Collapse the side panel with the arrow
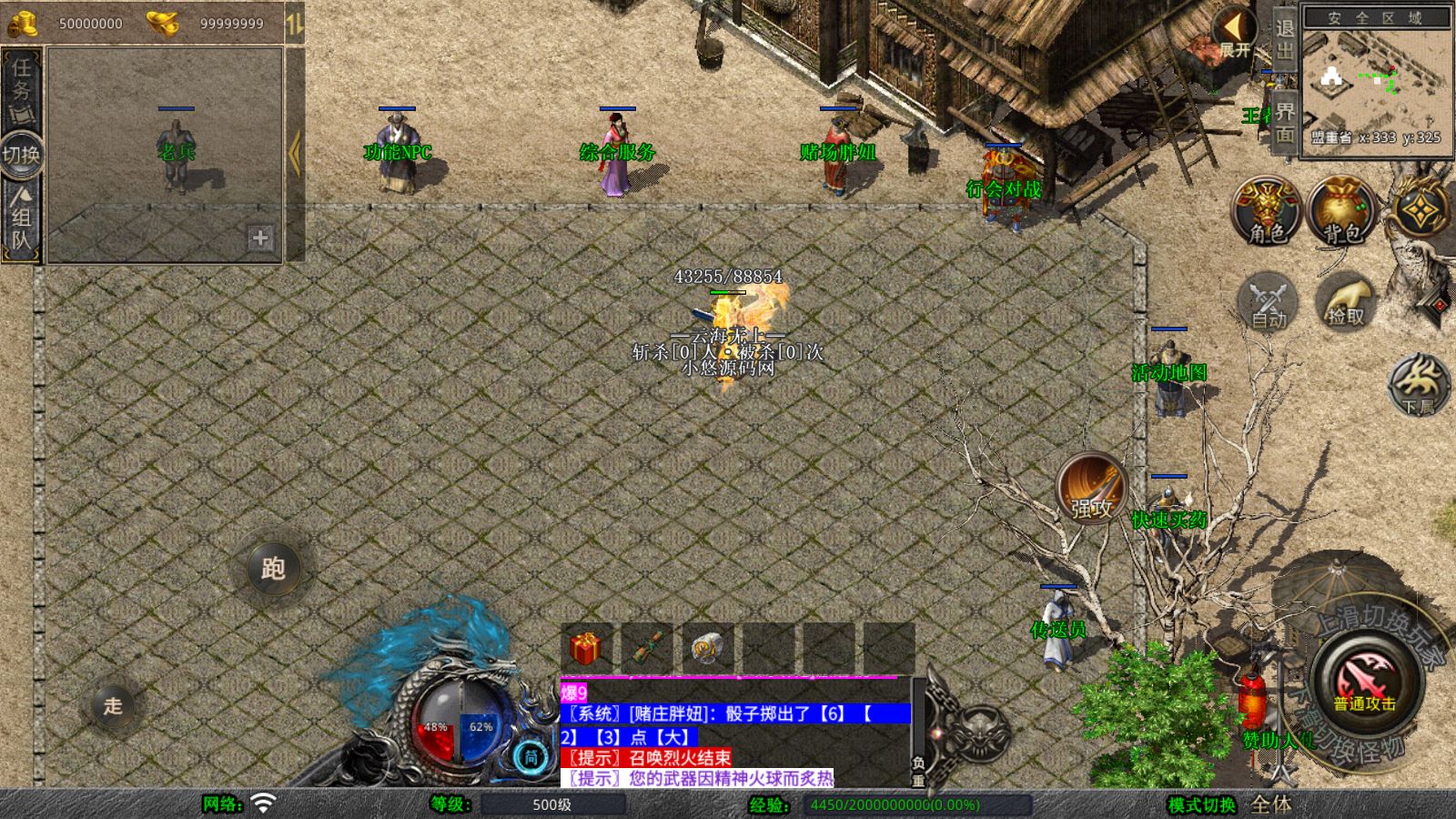 point(294,155)
